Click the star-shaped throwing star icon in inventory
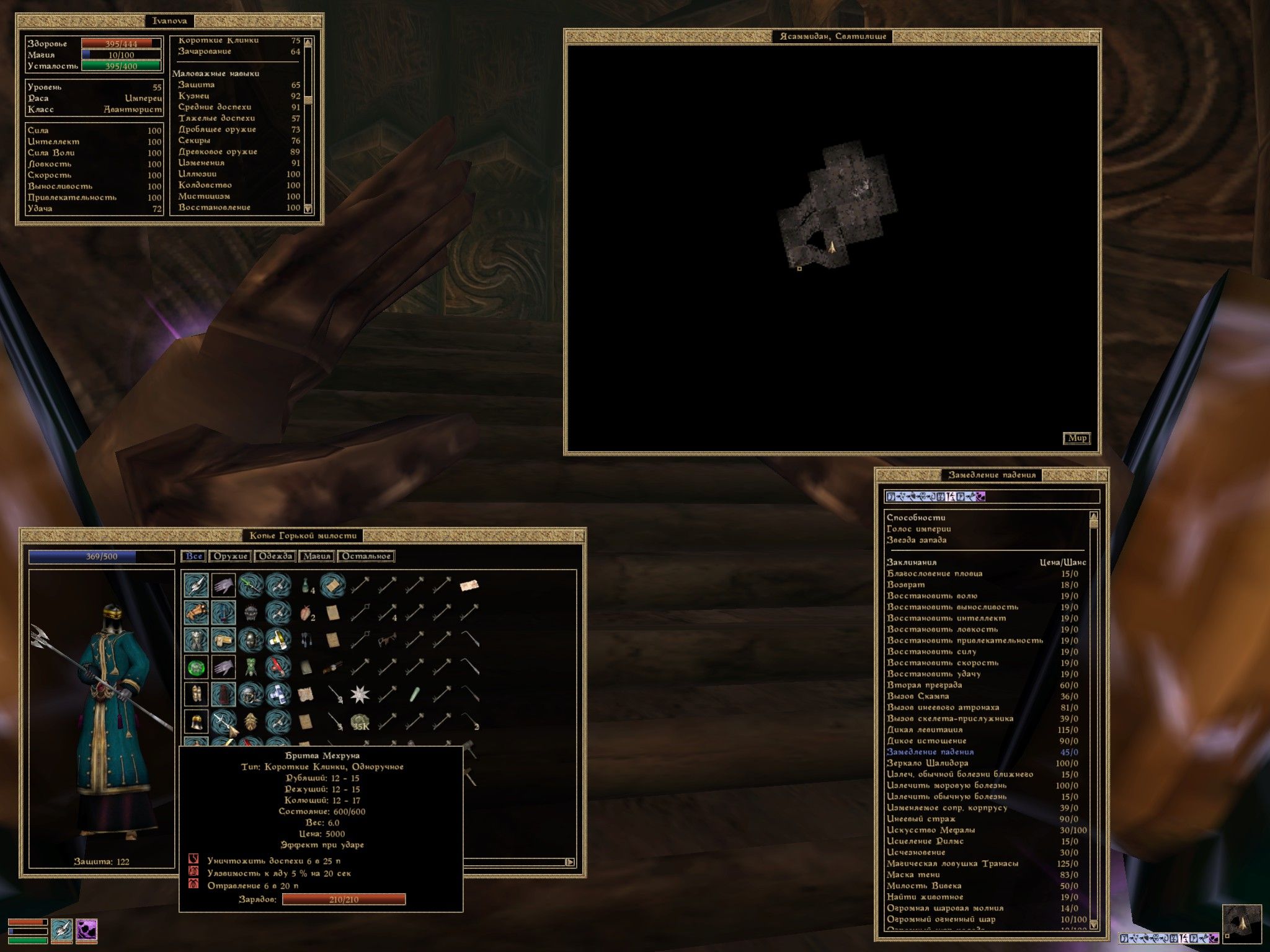 (359, 695)
